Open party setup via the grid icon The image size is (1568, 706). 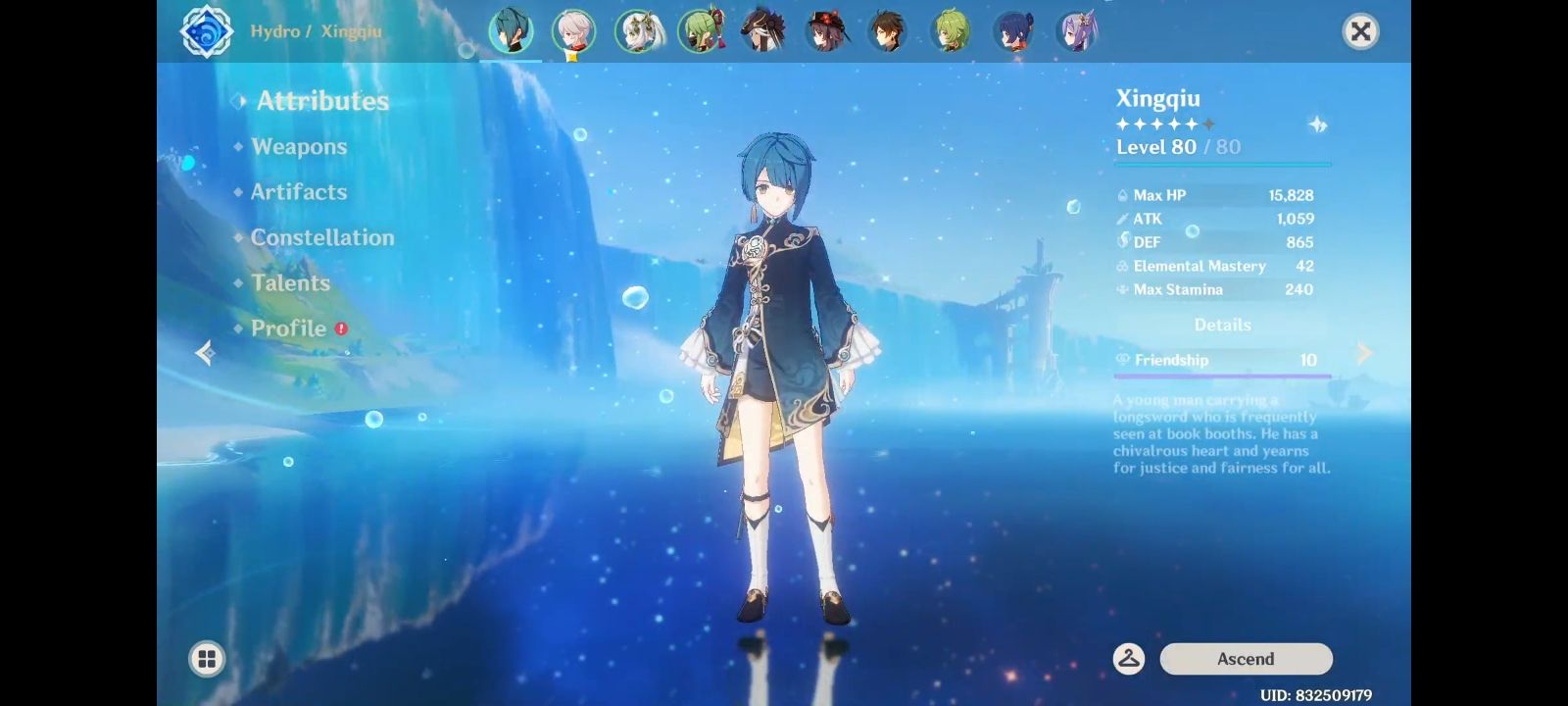(x=206, y=659)
